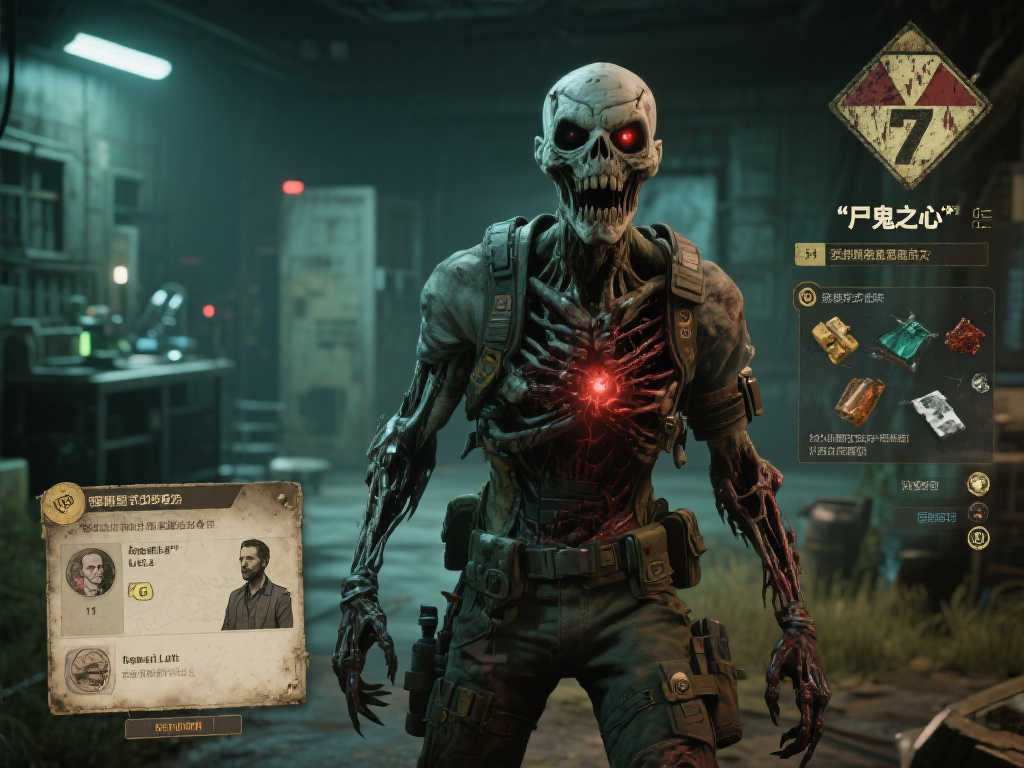Click the top gold coin icon below the loot panel
Image resolution: width=1024 pixels, height=768 pixels.
pos(978,485)
